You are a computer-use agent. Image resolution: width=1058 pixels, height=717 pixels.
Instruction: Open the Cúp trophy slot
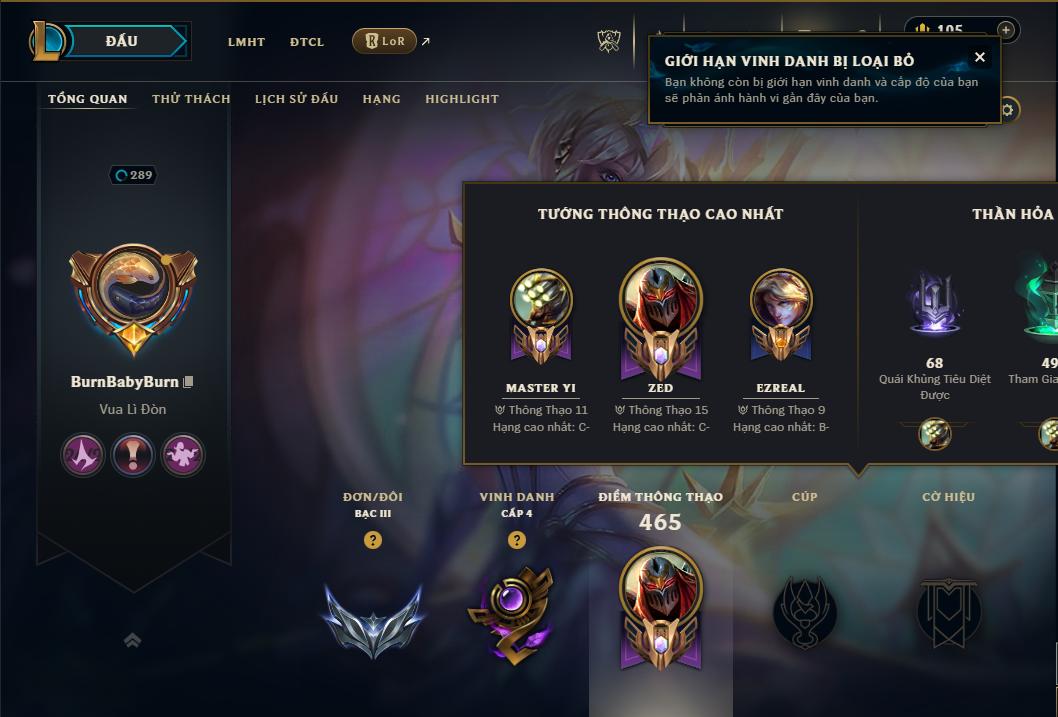805,611
